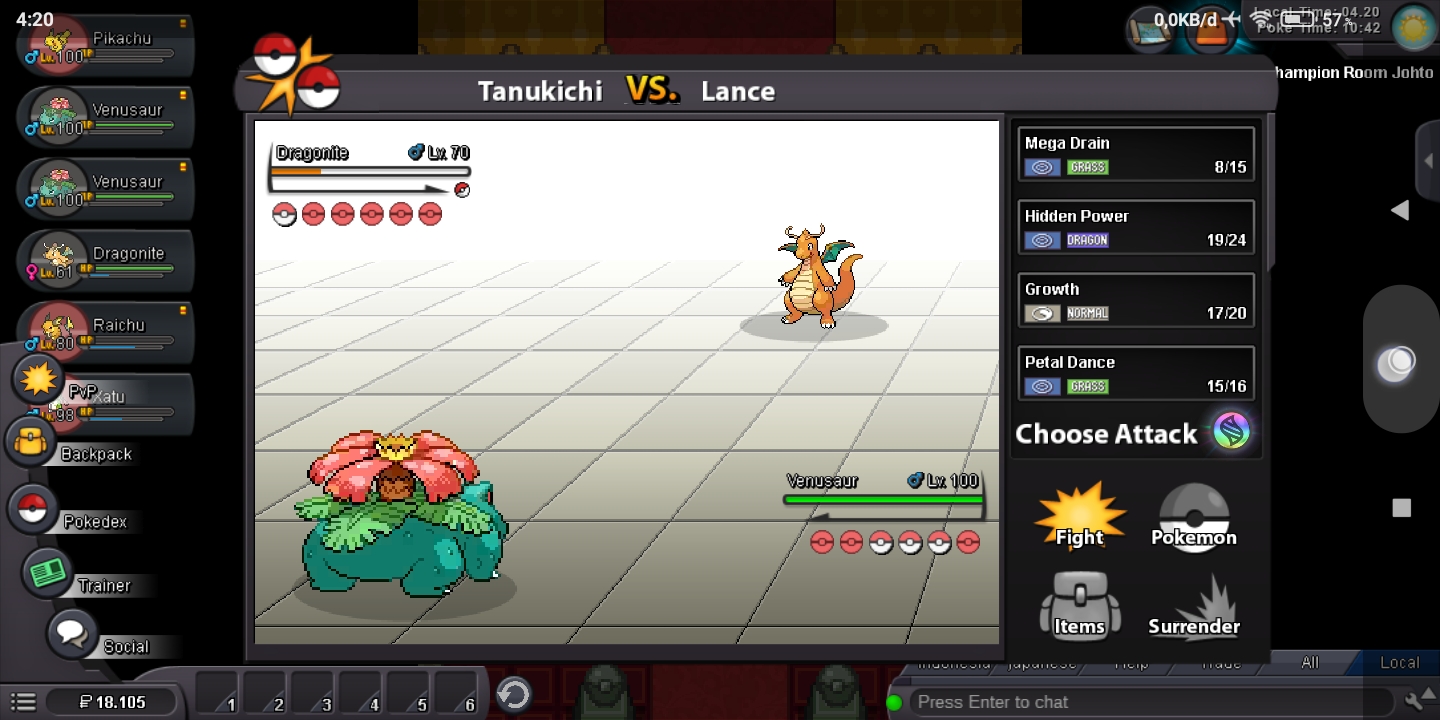The width and height of the screenshot is (1440, 720).
Task: Use the Mega Drain attack
Action: (x=1135, y=154)
